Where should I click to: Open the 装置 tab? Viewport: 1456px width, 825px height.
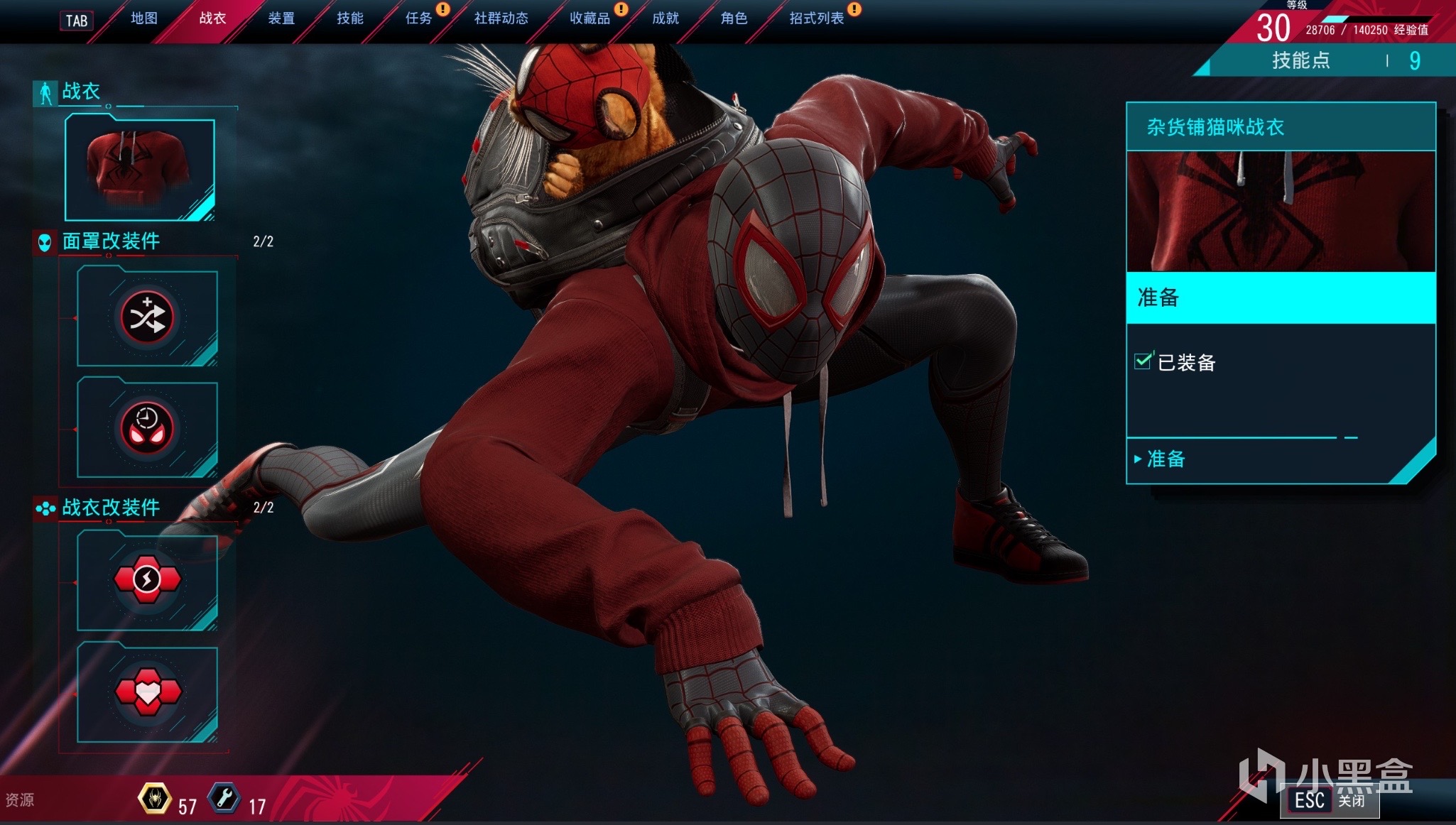(x=281, y=18)
